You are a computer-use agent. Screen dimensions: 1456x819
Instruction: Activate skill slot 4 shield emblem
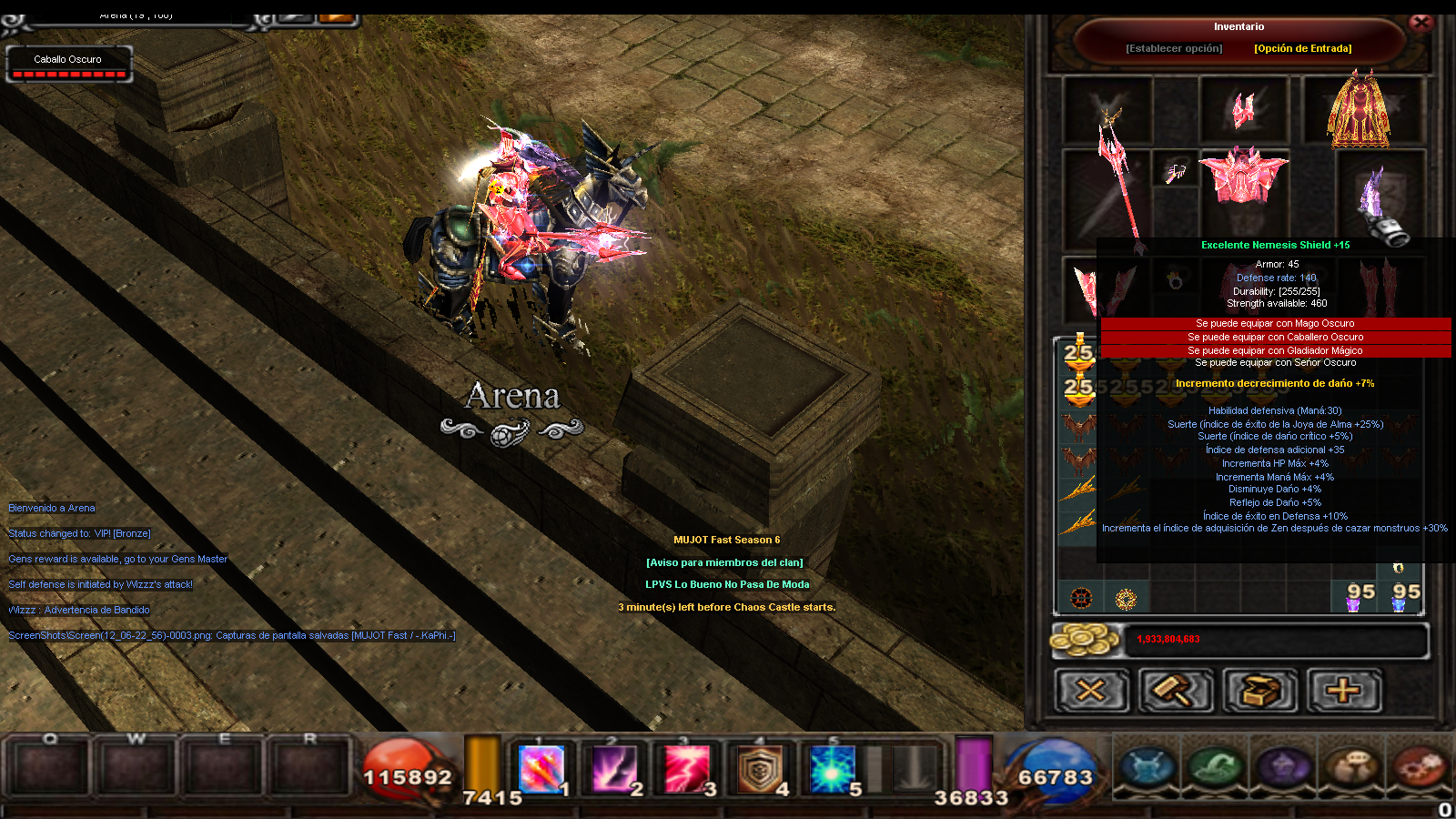coord(761,769)
